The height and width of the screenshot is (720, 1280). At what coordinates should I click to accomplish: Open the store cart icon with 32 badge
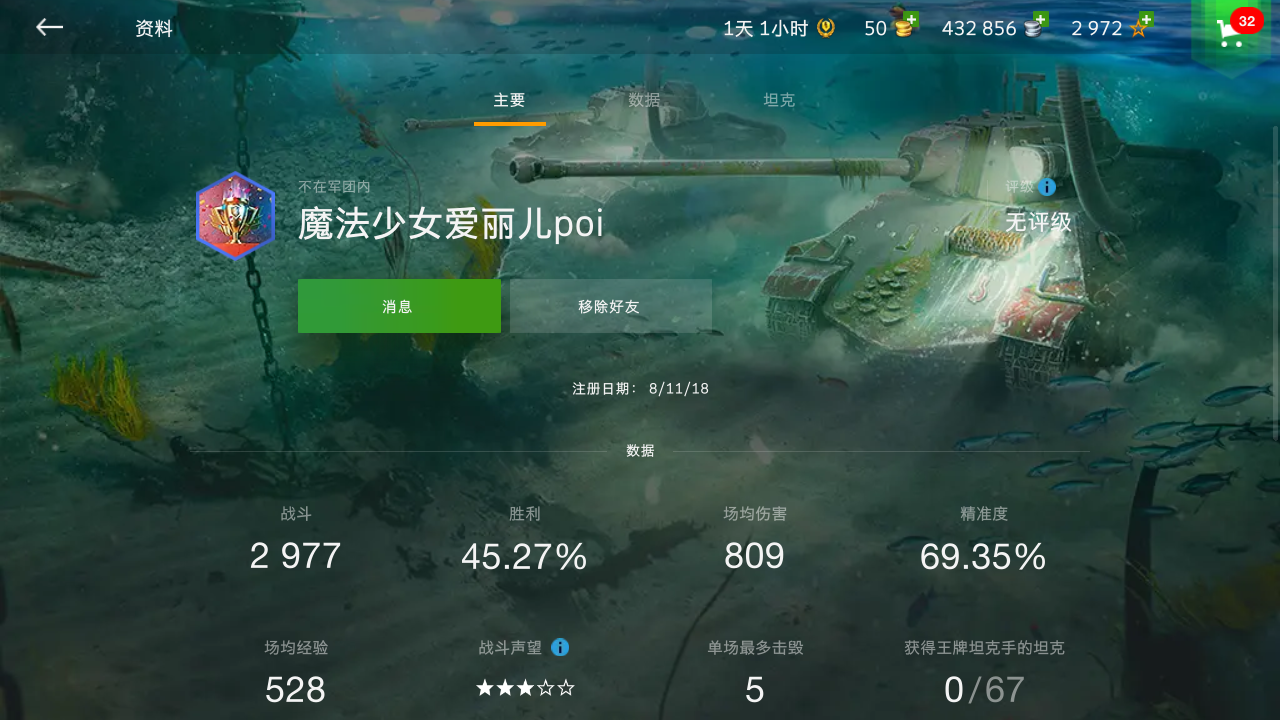(1229, 32)
